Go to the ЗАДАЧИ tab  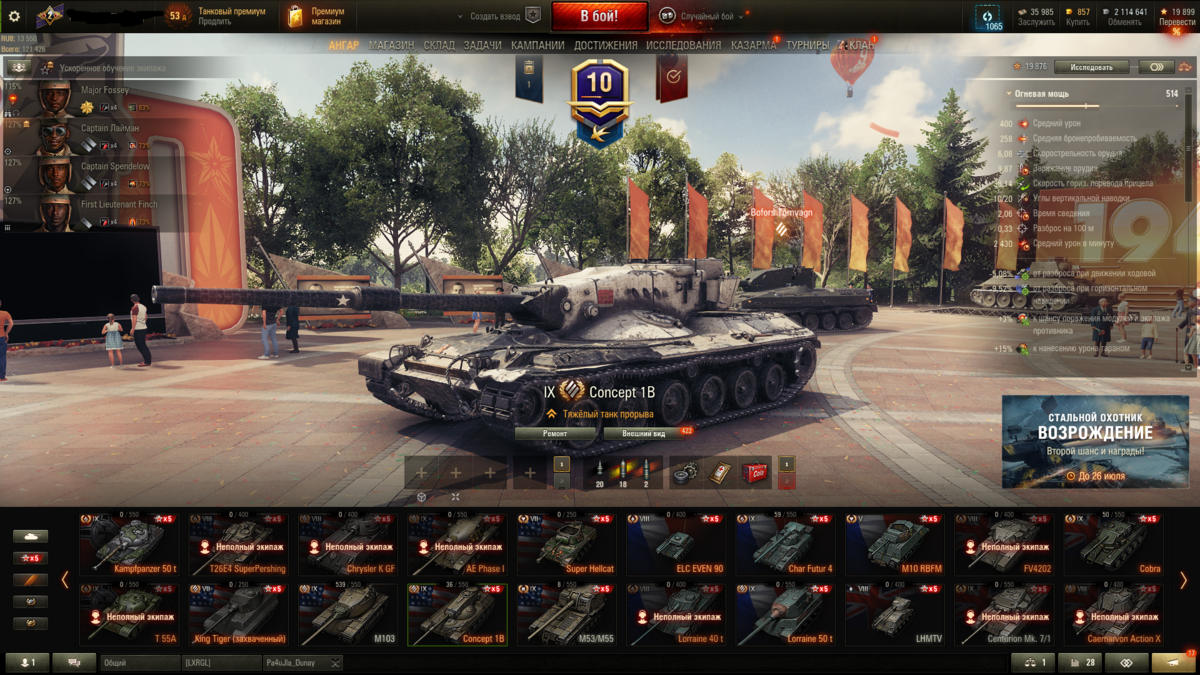click(x=483, y=45)
